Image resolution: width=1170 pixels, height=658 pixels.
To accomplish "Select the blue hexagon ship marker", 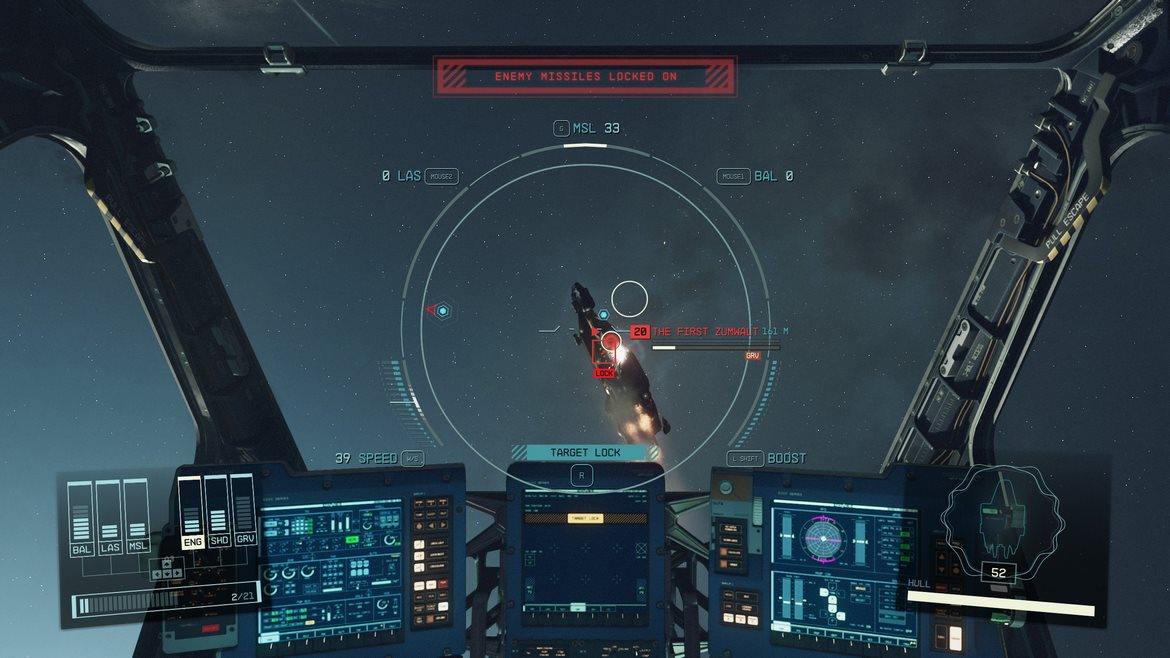I will coord(442,312).
